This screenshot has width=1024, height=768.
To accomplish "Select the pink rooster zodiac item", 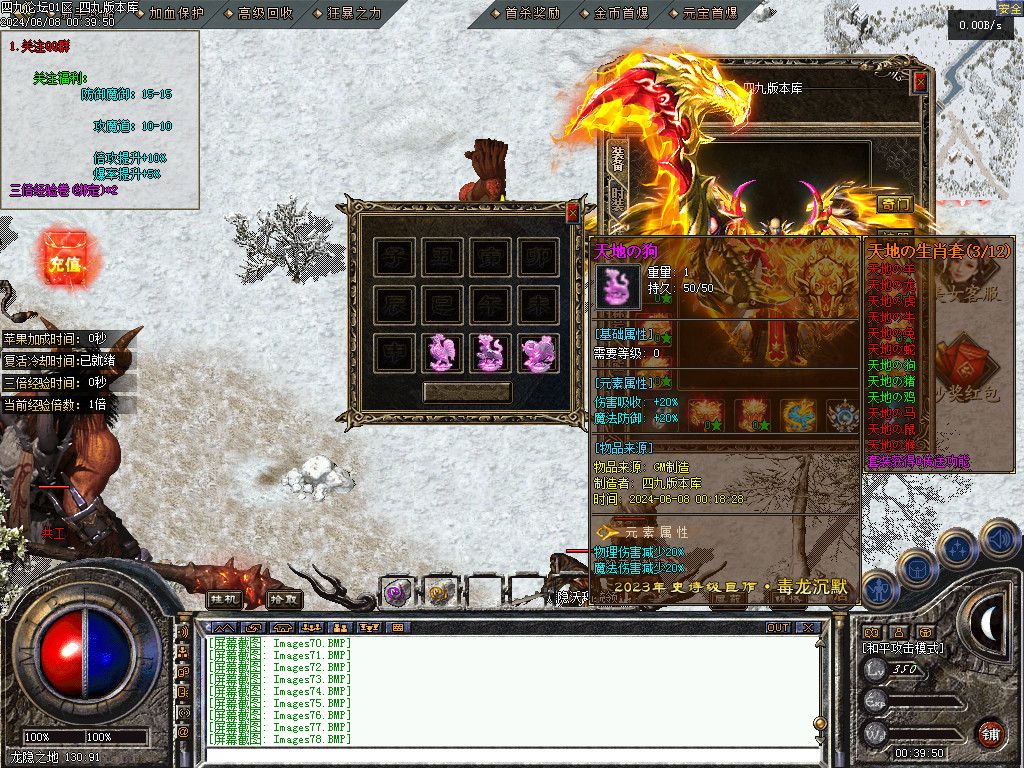I will pos(443,353).
